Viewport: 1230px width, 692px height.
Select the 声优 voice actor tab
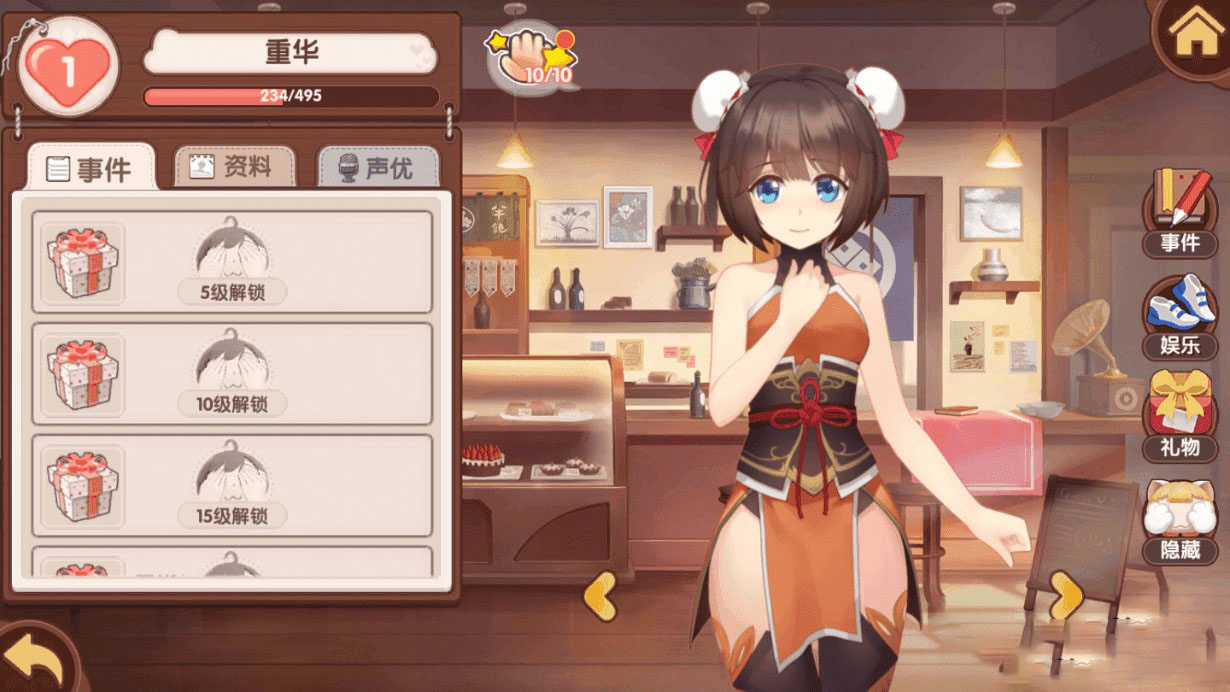[x=378, y=168]
